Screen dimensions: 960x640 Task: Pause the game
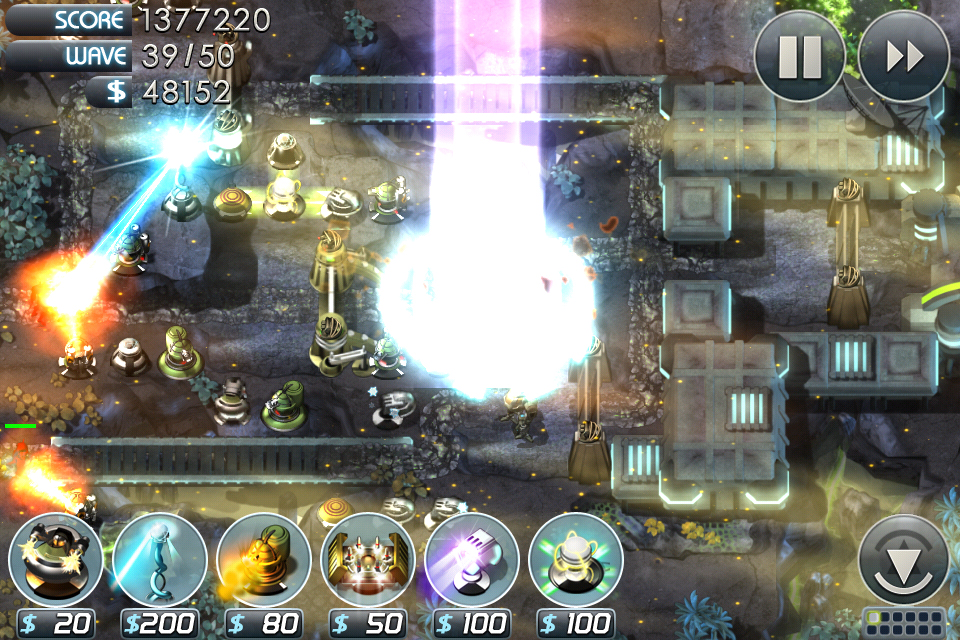(800, 56)
